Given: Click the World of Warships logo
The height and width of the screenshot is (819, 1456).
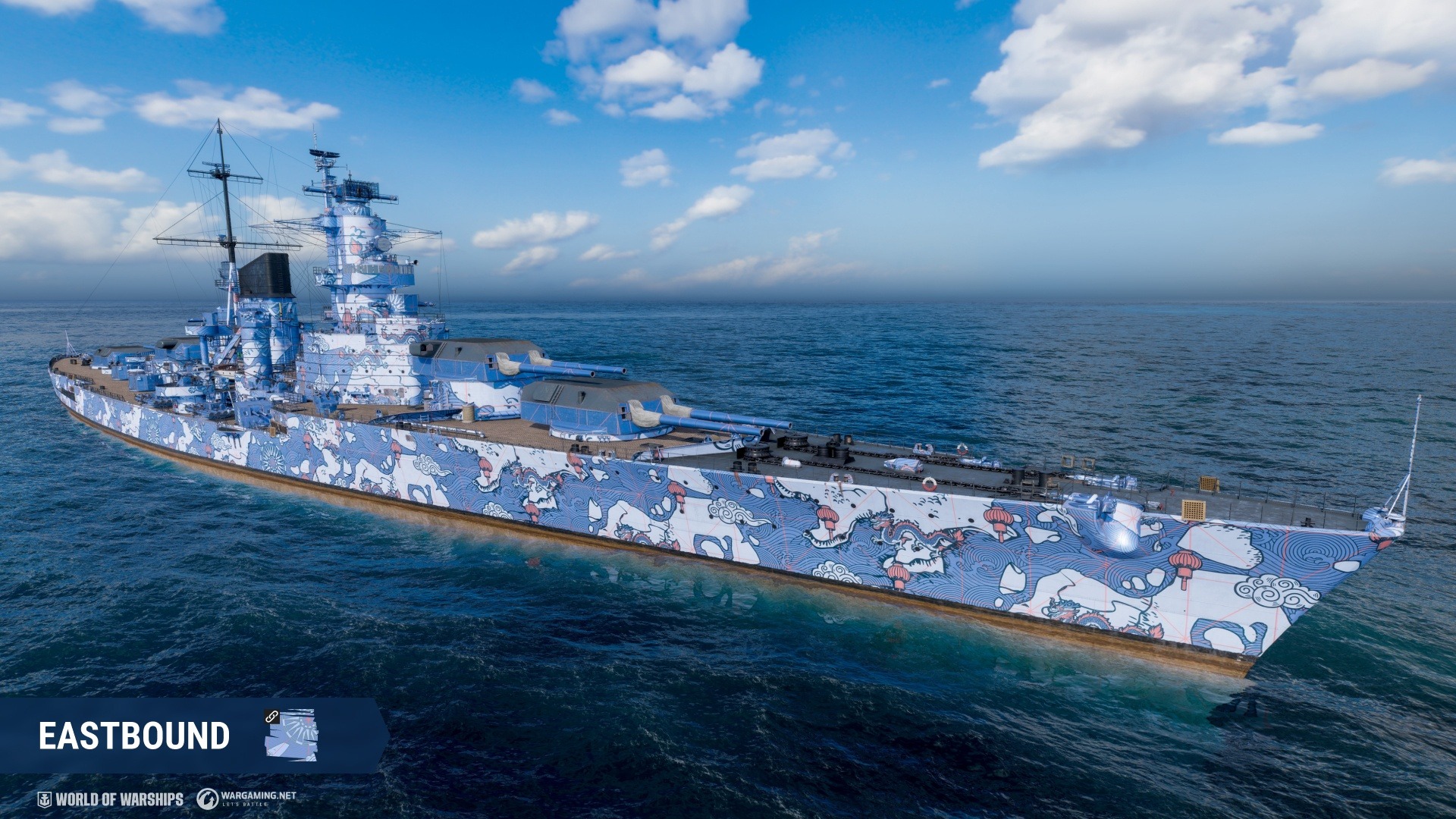Looking at the screenshot, I should pyautogui.click(x=111, y=799).
